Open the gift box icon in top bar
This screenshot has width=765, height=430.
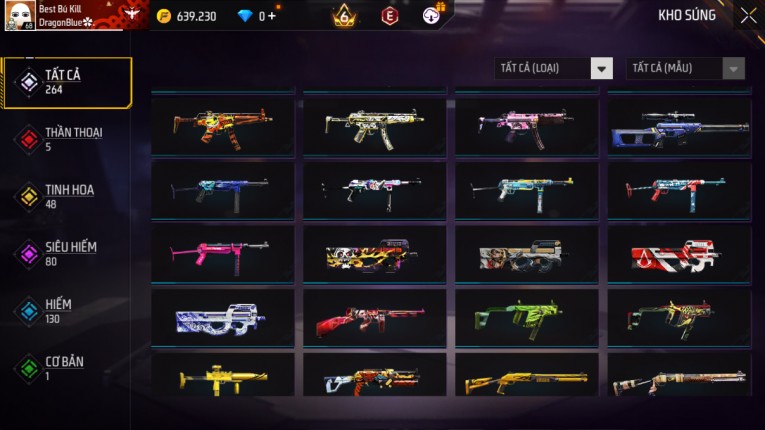[x=433, y=14]
